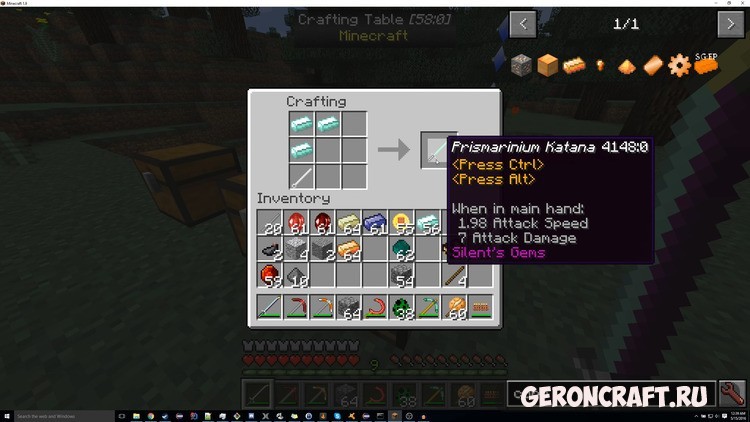Pick up the blue ingot stack in the inventory
750x422 pixels.
[x=376, y=223]
